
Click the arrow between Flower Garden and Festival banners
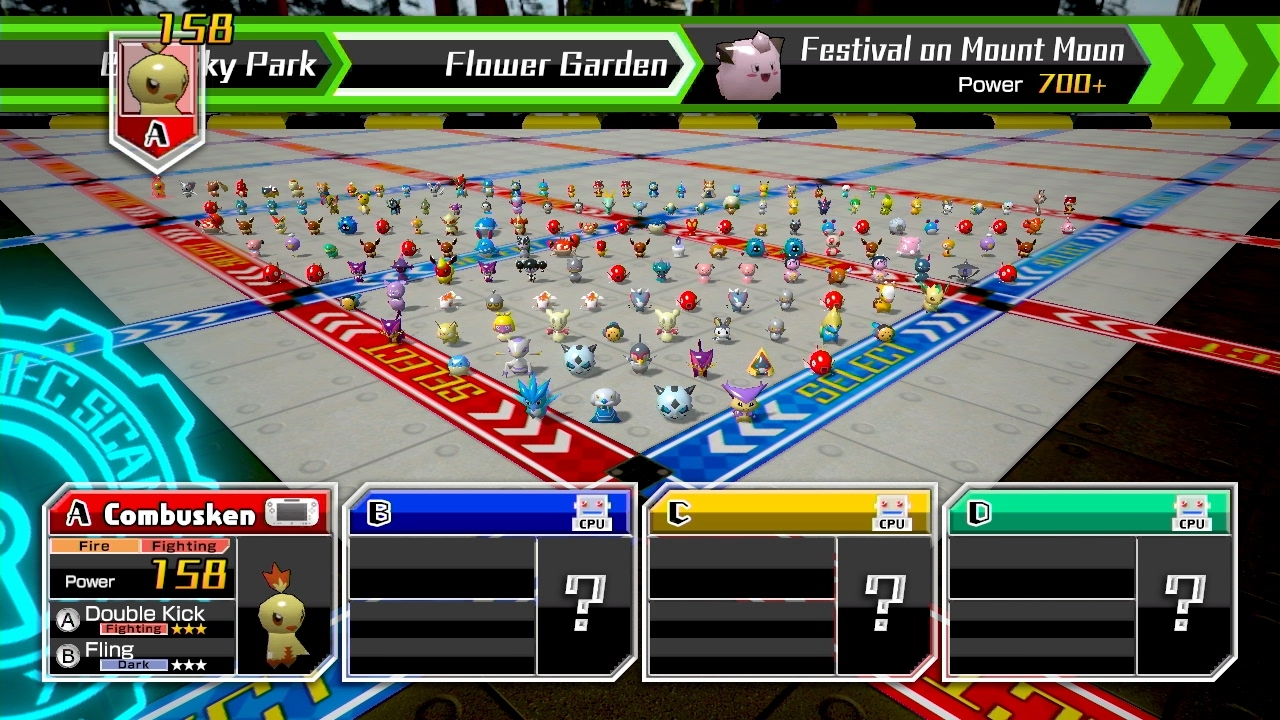690,62
